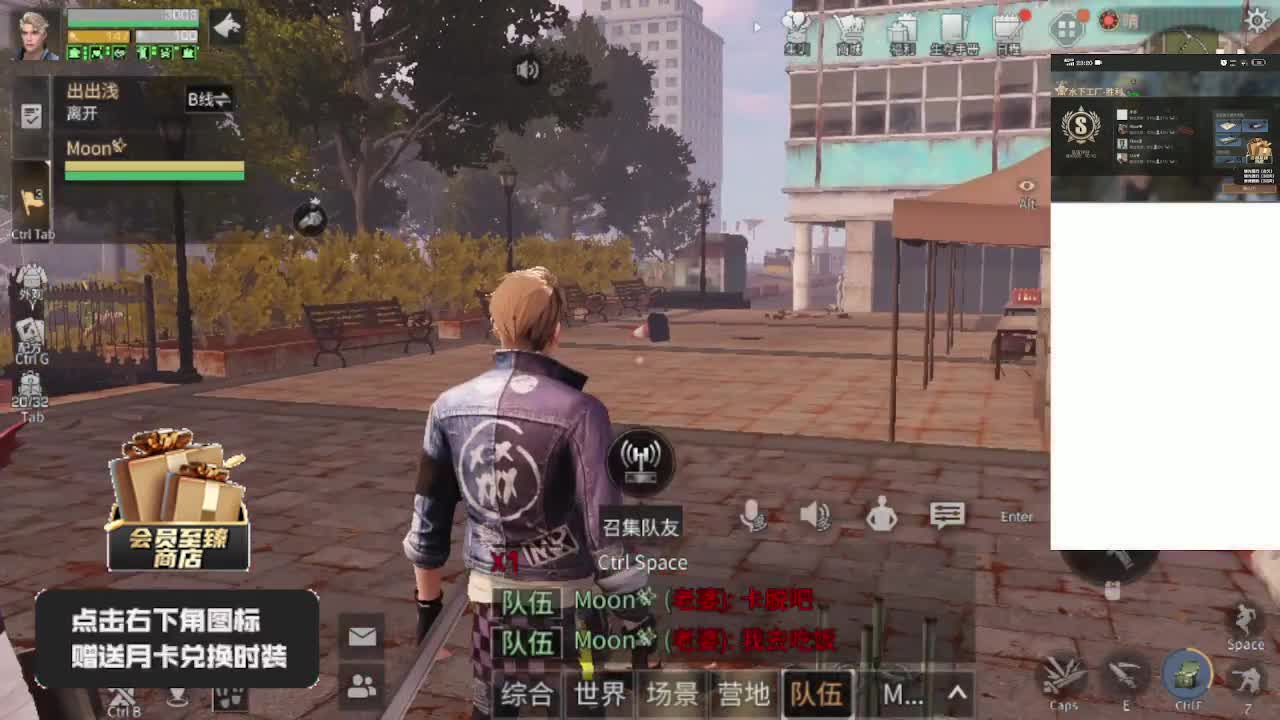1280x720 pixels.
Task: Toggle the voice microphone
Action: click(752, 515)
